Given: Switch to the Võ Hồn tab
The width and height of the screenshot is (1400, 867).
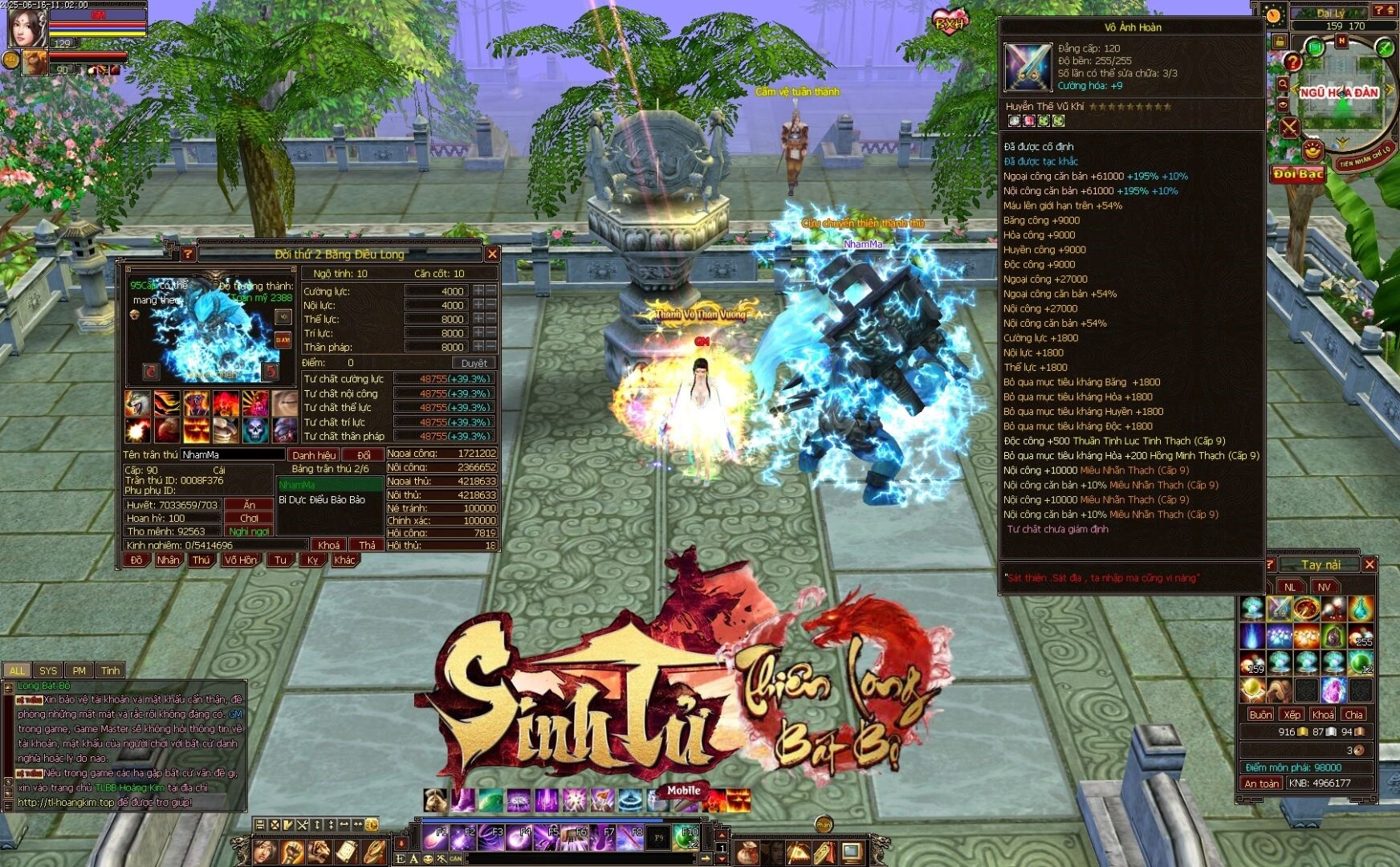Looking at the screenshot, I should pos(240,560).
